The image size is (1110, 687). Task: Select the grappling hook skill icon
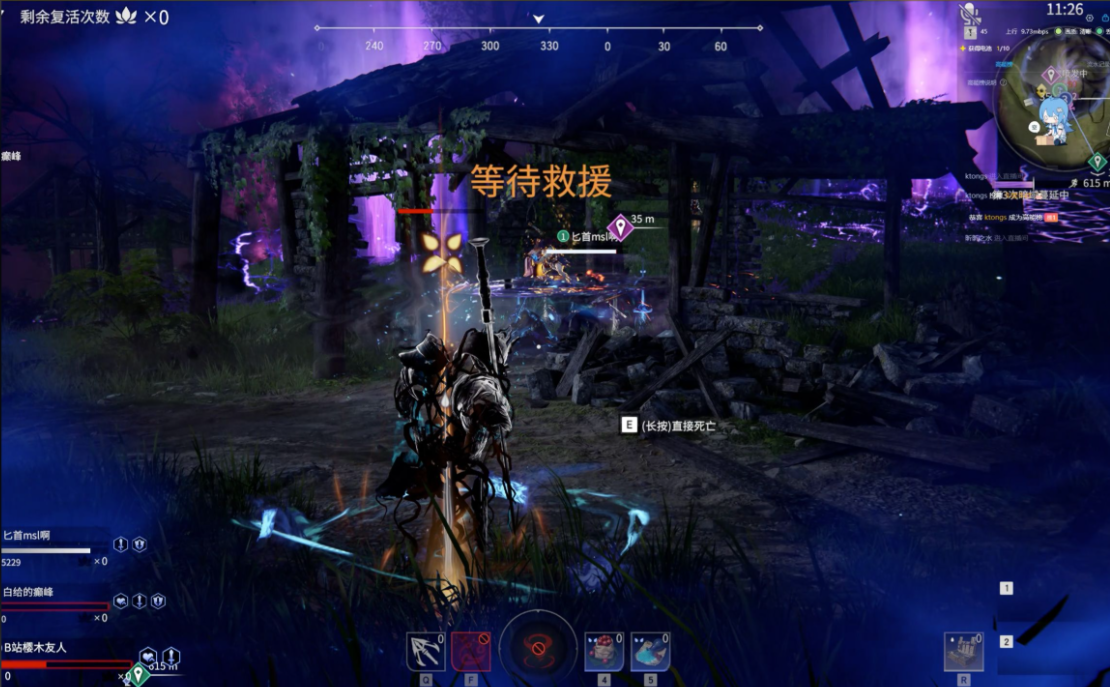coord(426,651)
